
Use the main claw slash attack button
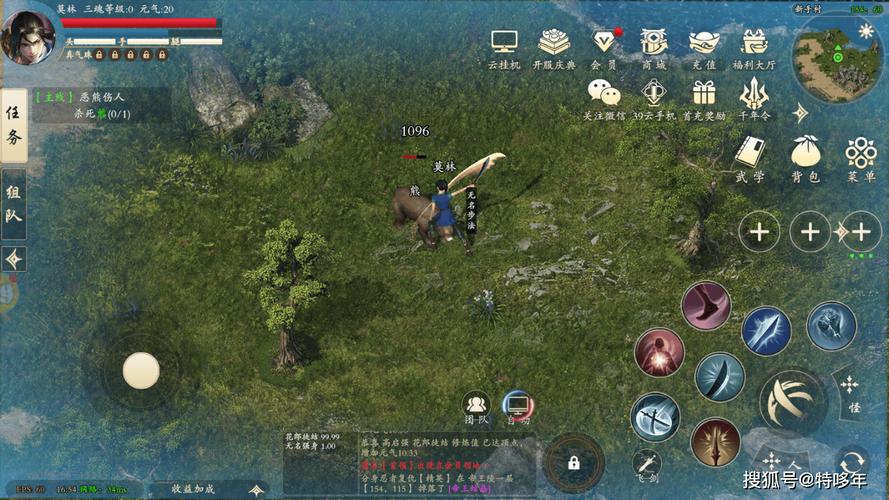[792, 402]
